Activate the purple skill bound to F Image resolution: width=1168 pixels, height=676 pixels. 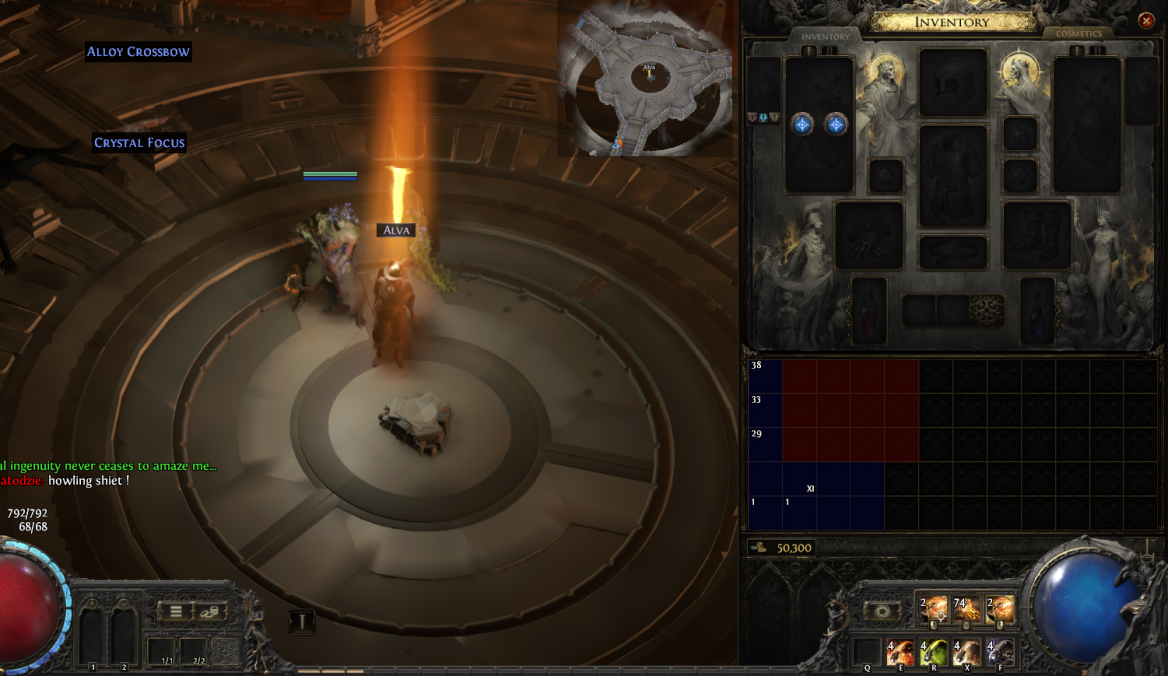[x=1000, y=653]
